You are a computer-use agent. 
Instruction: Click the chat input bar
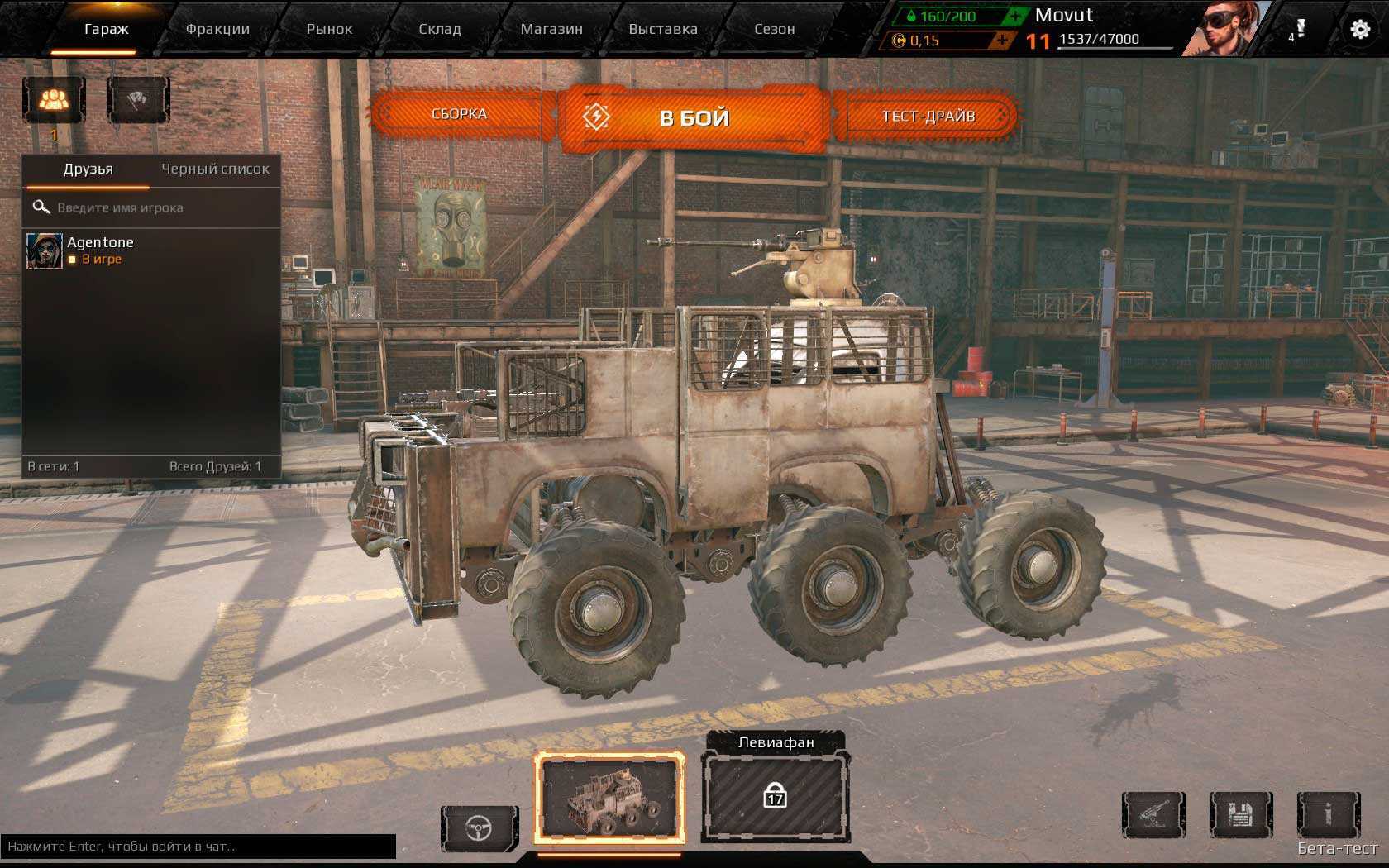(x=198, y=847)
